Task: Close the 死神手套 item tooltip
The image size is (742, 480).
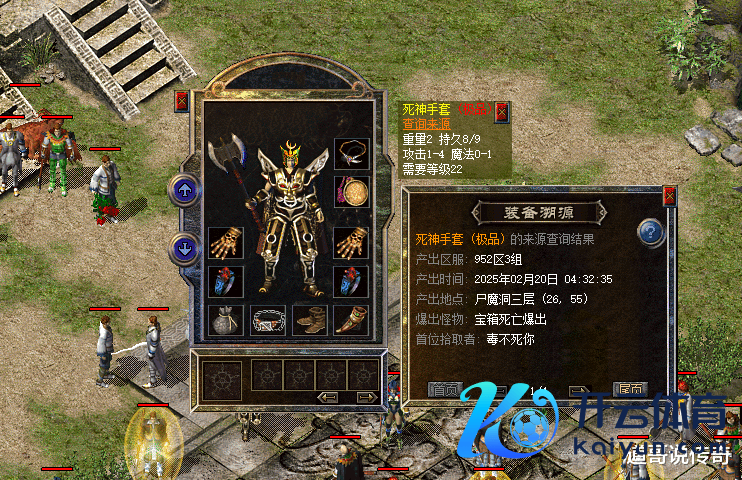Action: click(x=501, y=110)
